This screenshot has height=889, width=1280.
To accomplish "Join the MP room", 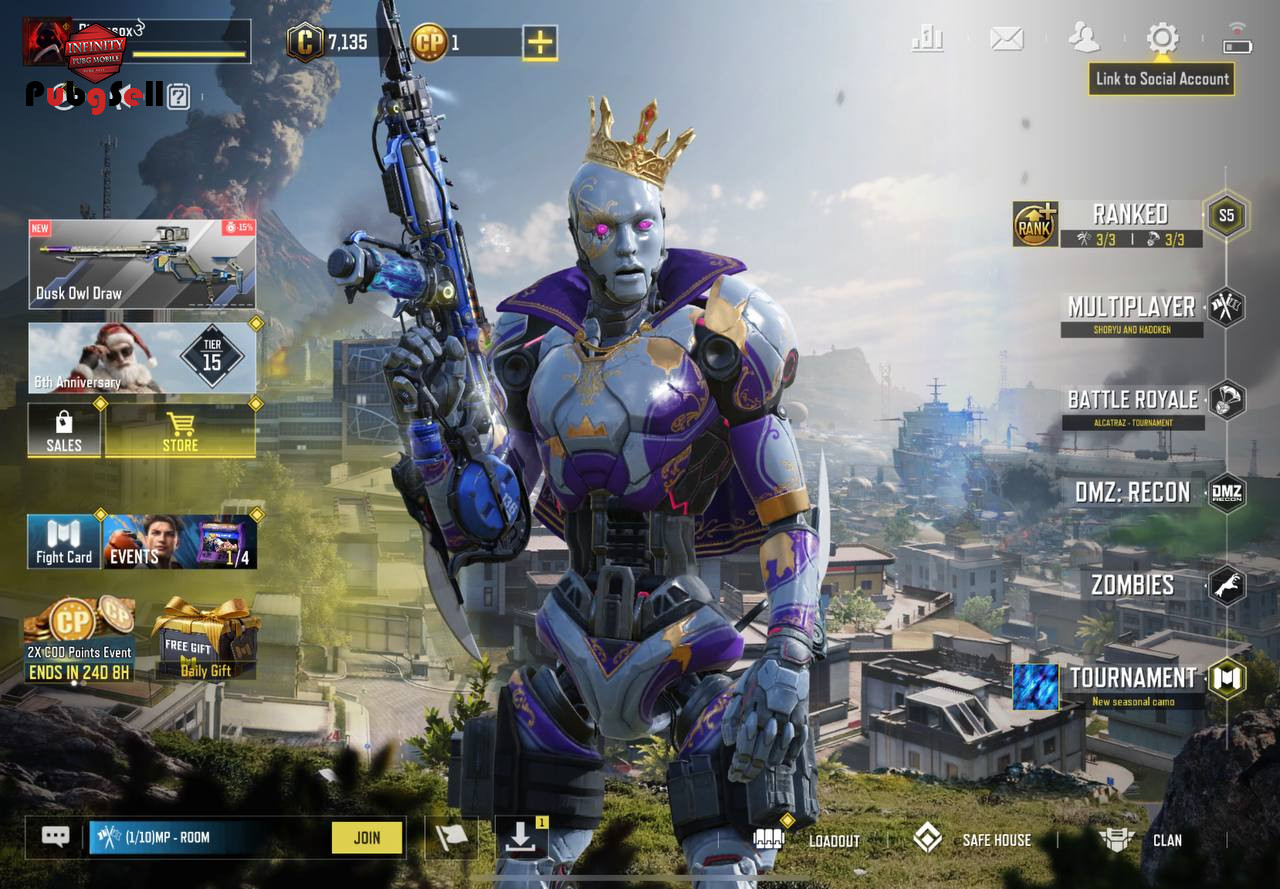I will pos(367,838).
